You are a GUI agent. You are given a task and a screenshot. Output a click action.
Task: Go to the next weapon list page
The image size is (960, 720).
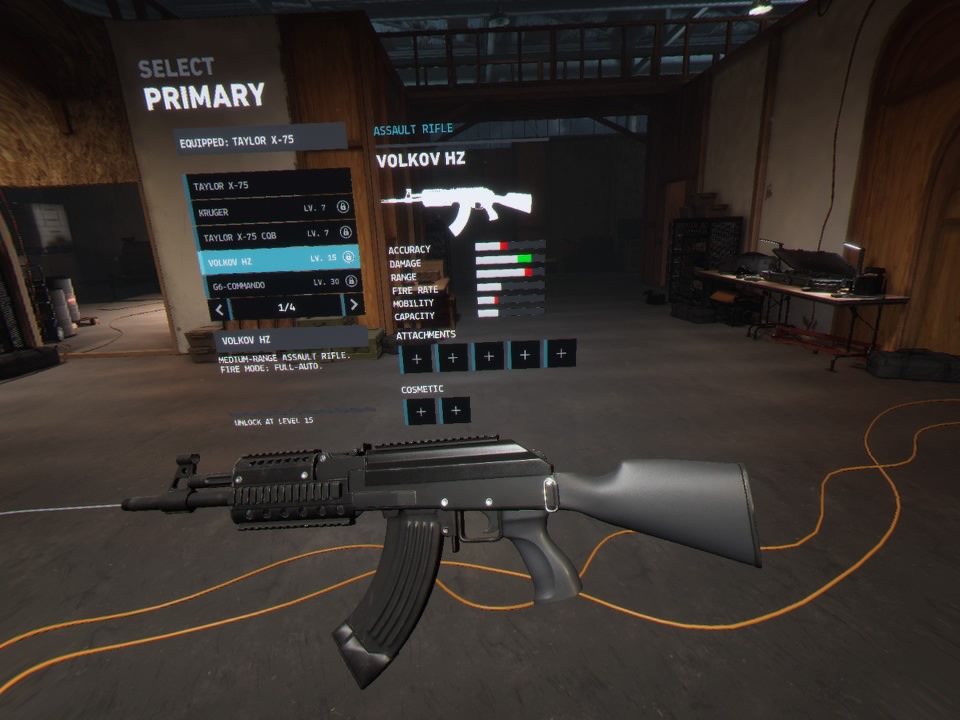(x=353, y=305)
